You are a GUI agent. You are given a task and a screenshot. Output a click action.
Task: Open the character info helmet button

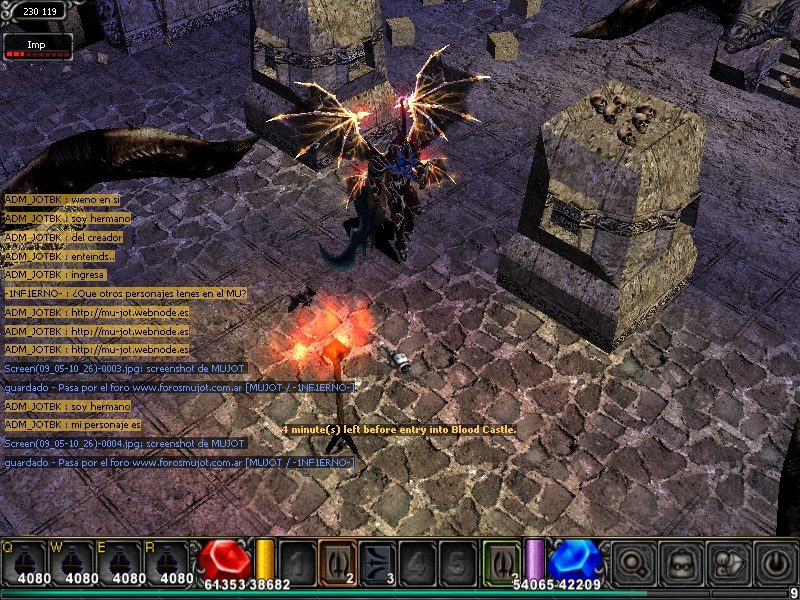tap(681, 563)
